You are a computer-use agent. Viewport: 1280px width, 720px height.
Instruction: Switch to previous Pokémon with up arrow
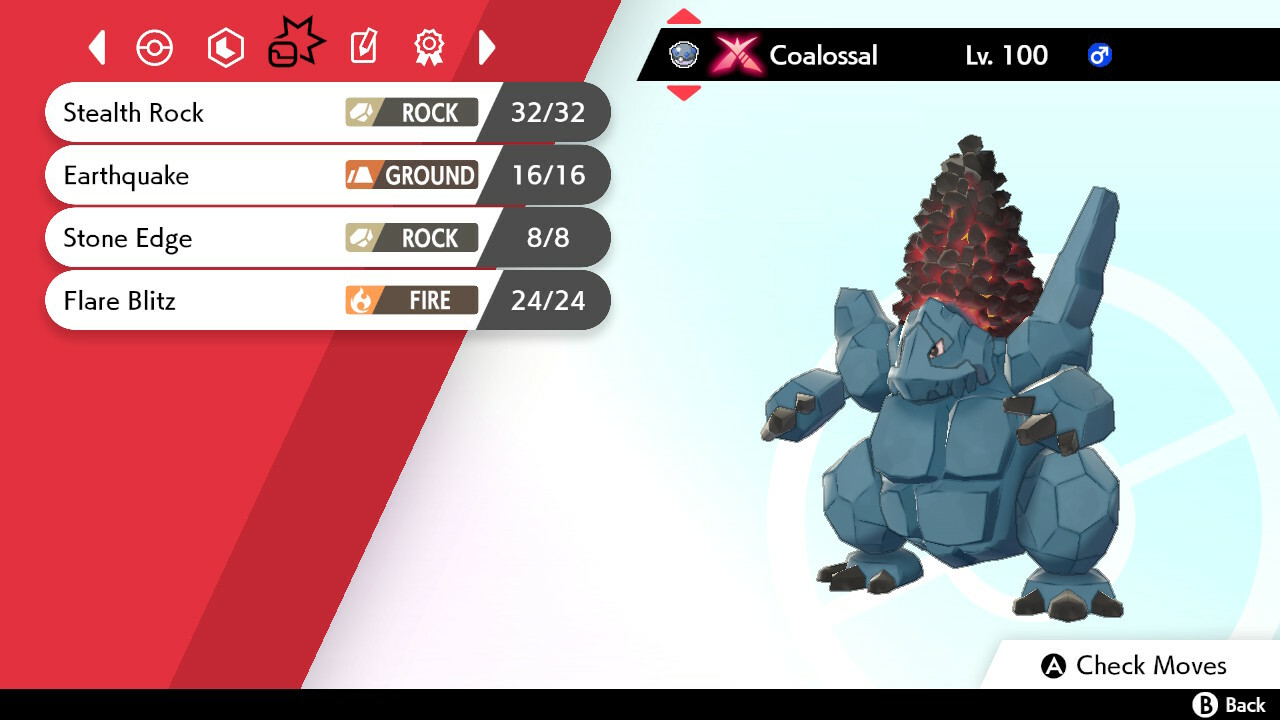coord(683,16)
